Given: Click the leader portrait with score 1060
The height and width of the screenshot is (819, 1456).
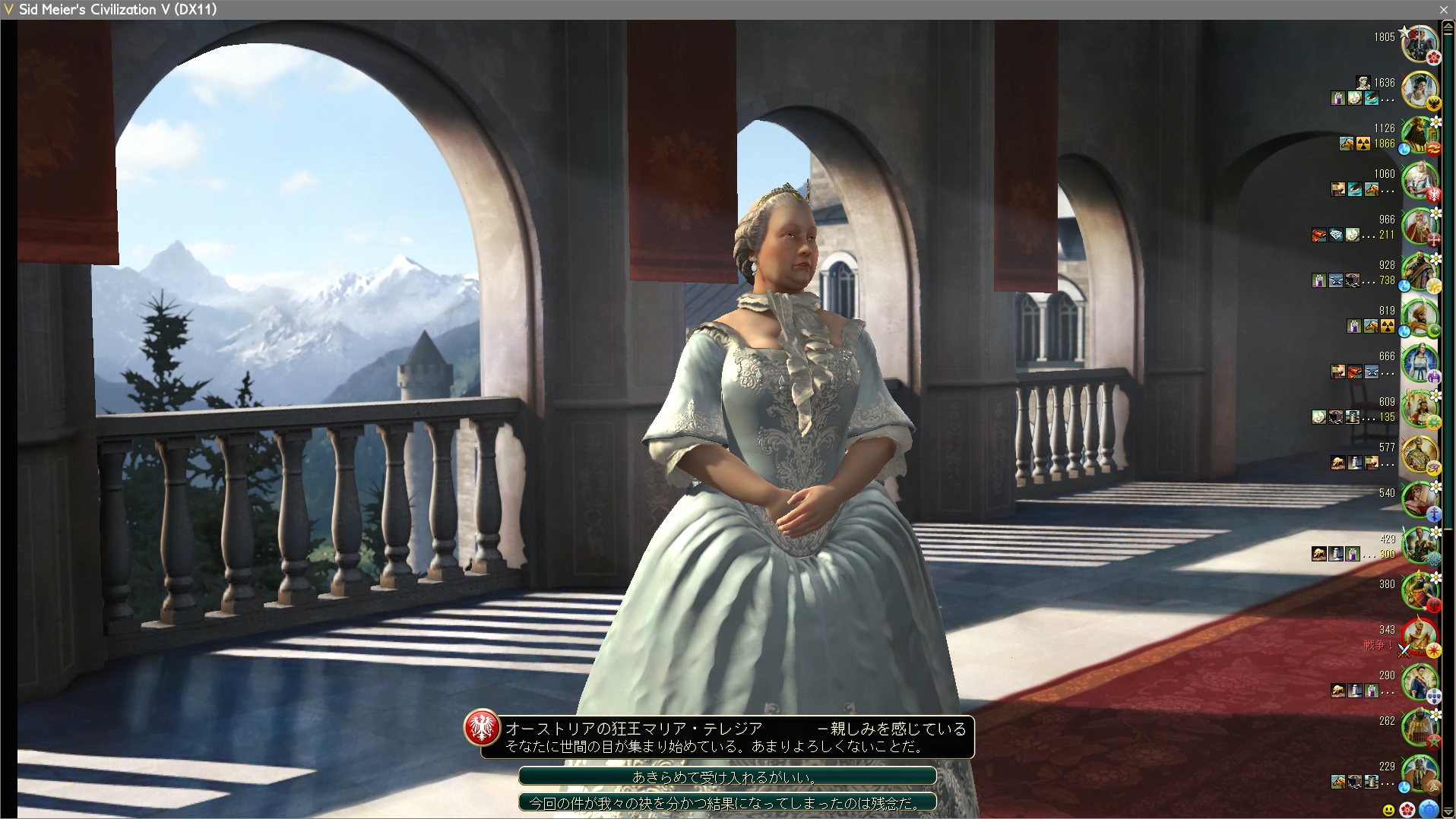Looking at the screenshot, I should pyautogui.click(x=1419, y=181).
